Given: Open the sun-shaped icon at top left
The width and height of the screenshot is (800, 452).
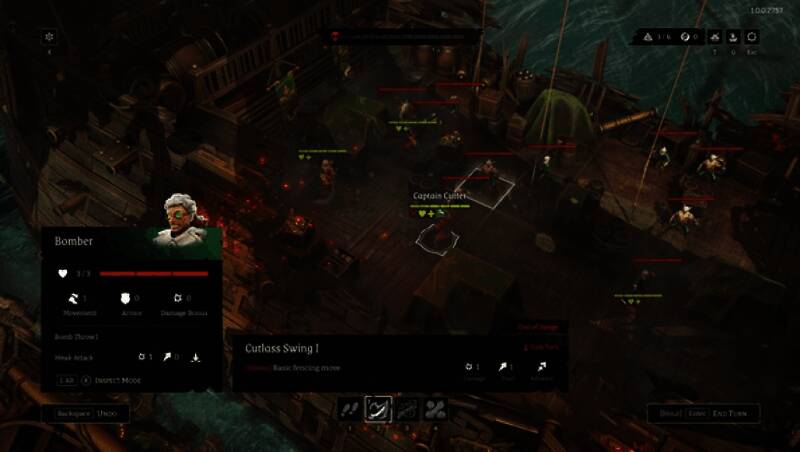Looking at the screenshot, I should point(49,37).
